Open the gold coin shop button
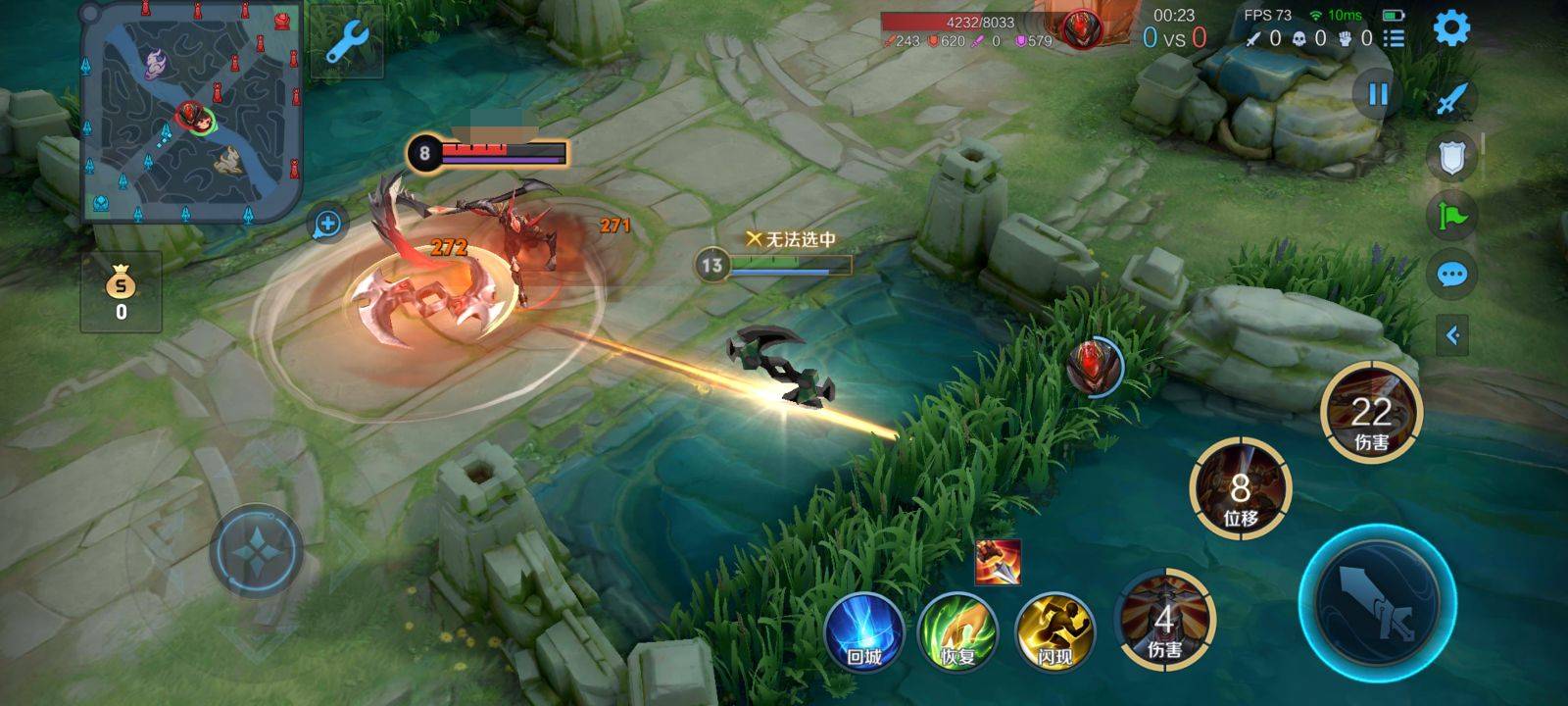 coord(121,292)
